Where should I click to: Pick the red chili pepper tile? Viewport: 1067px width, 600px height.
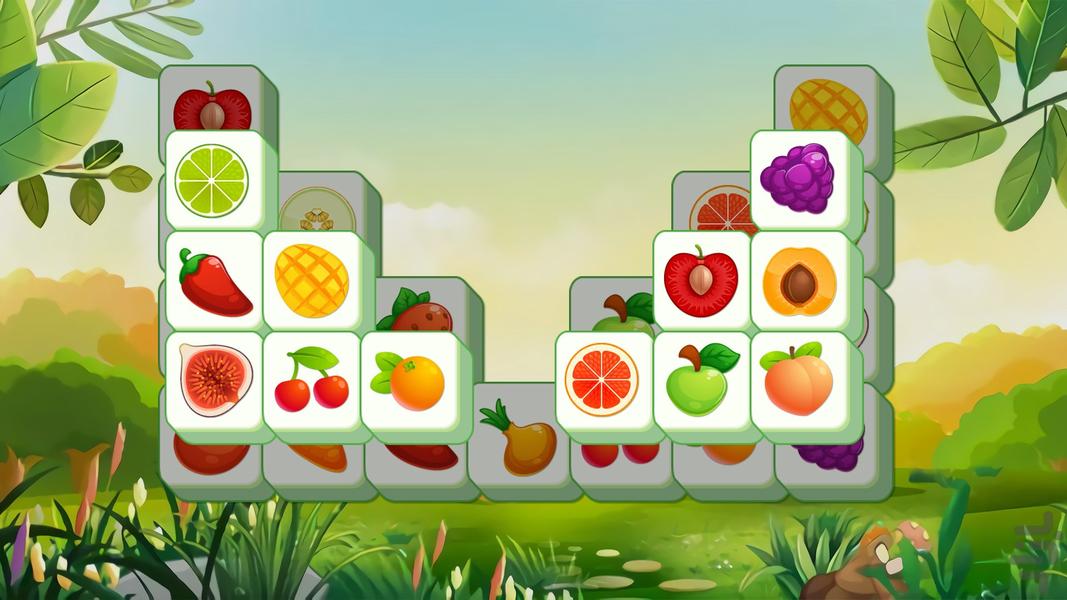(213, 282)
